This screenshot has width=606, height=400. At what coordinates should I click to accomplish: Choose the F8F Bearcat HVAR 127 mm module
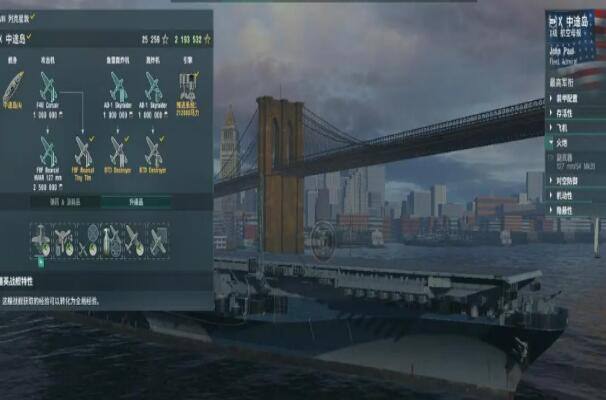coord(48,151)
